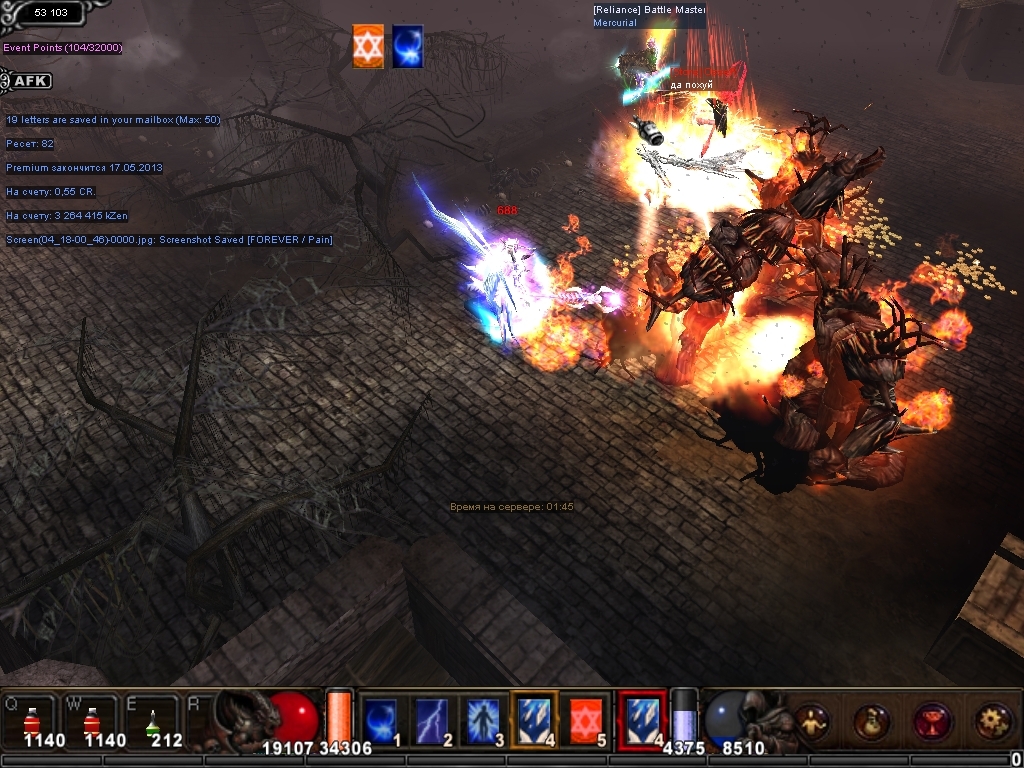Activate the lightning bolt skill in slot 2
Image resolution: width=1024 pixels, height=768 pixels.
(x=432, y=719)
